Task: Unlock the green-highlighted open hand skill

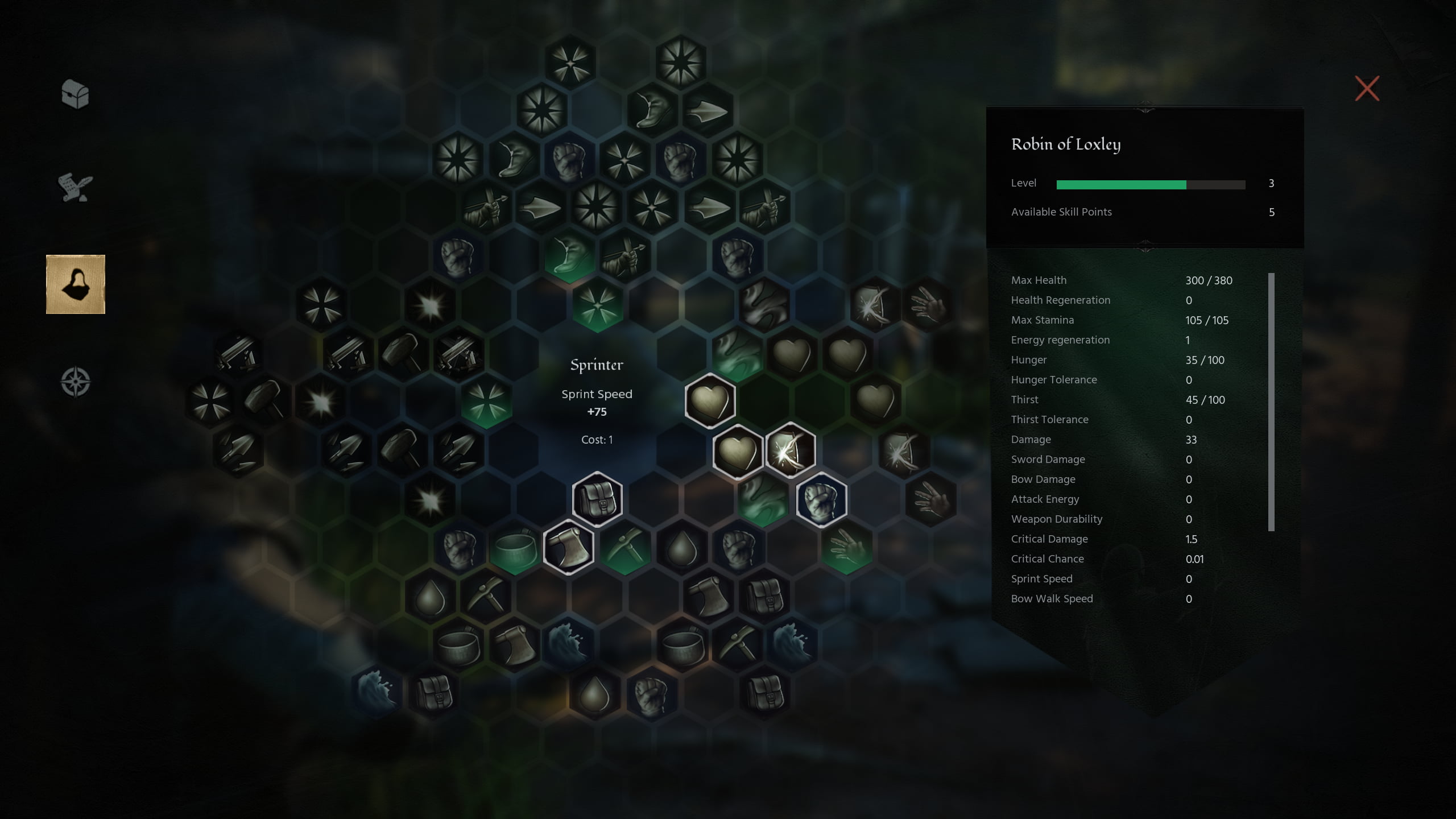Action: [x=847, y=547]
